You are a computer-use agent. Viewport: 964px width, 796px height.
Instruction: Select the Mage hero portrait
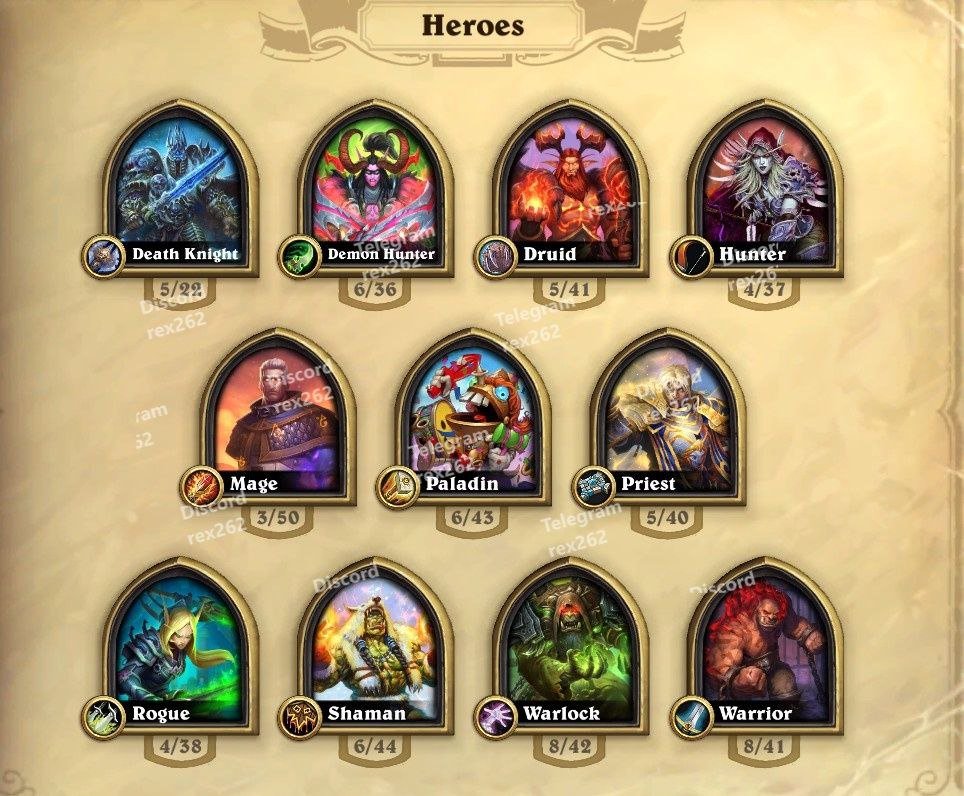[278, 415]
